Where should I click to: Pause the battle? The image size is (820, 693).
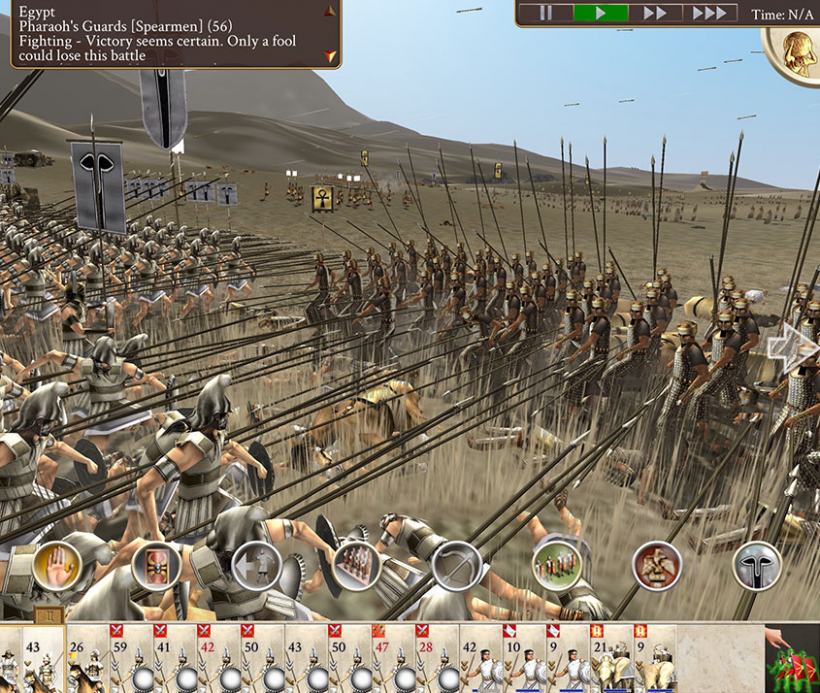(546, 13)
